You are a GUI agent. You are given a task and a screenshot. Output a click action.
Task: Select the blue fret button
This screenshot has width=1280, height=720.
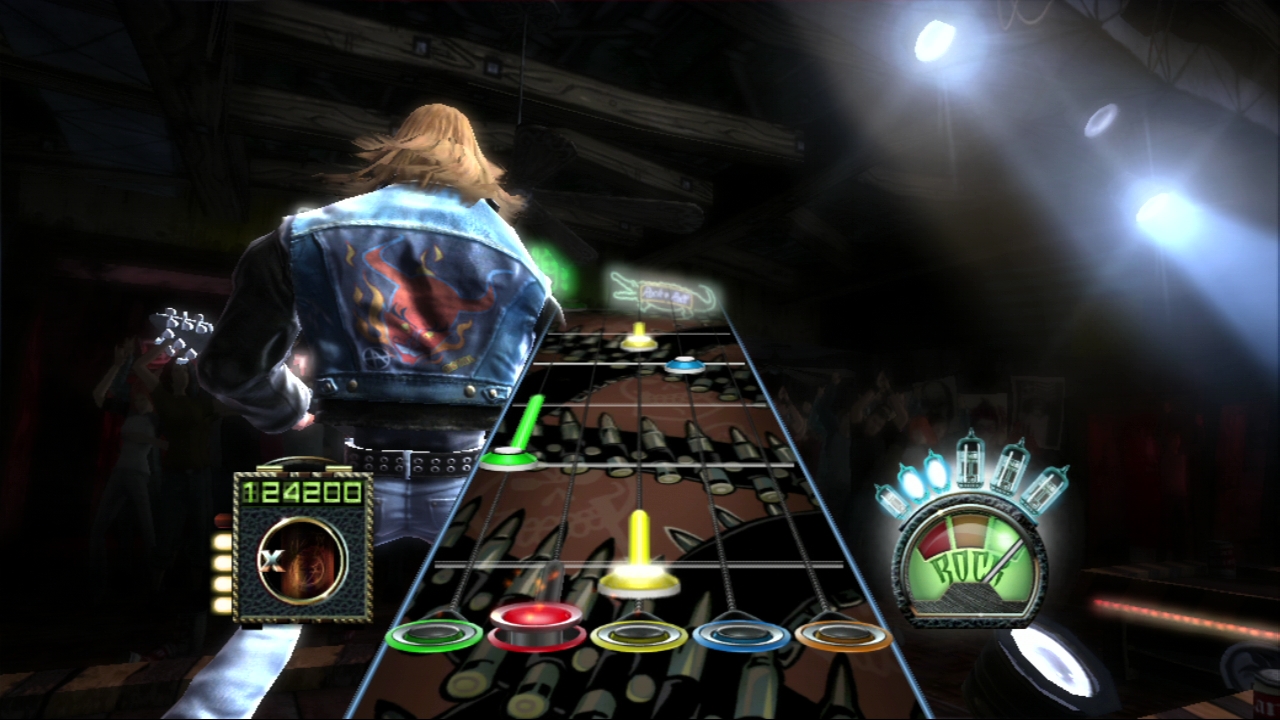741,635
